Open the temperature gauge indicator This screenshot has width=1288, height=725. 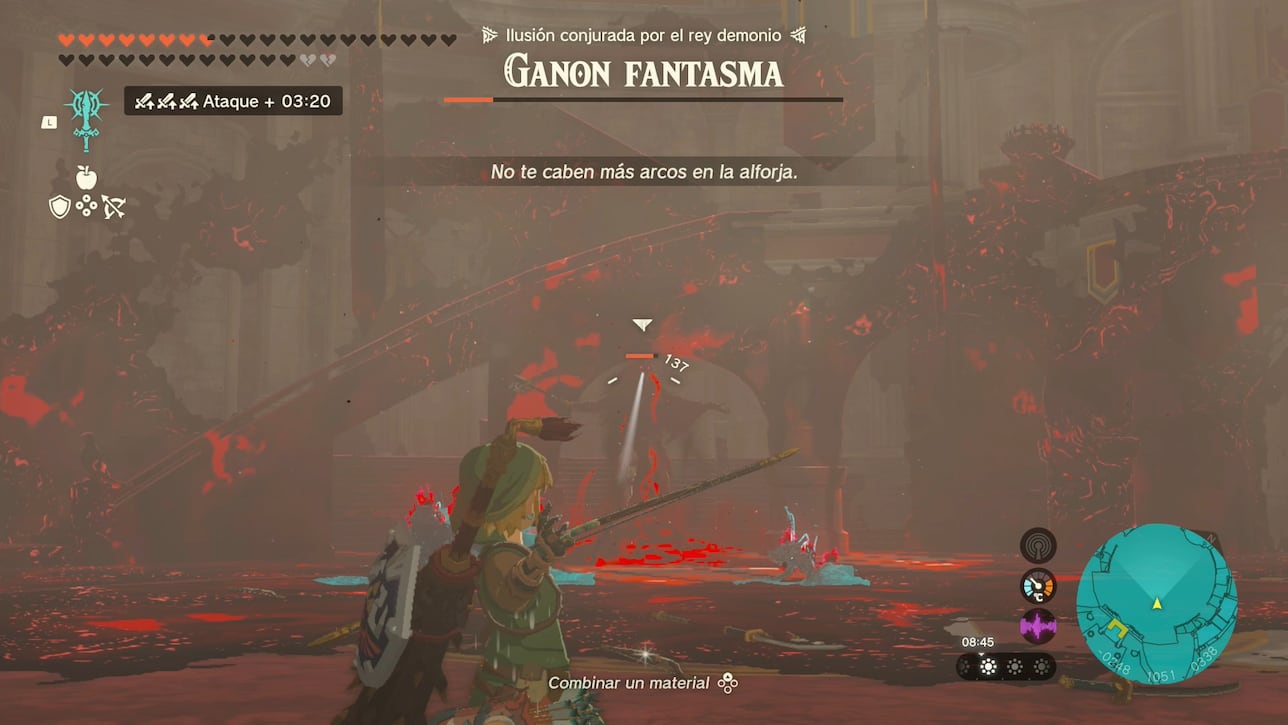point(1037,587)
